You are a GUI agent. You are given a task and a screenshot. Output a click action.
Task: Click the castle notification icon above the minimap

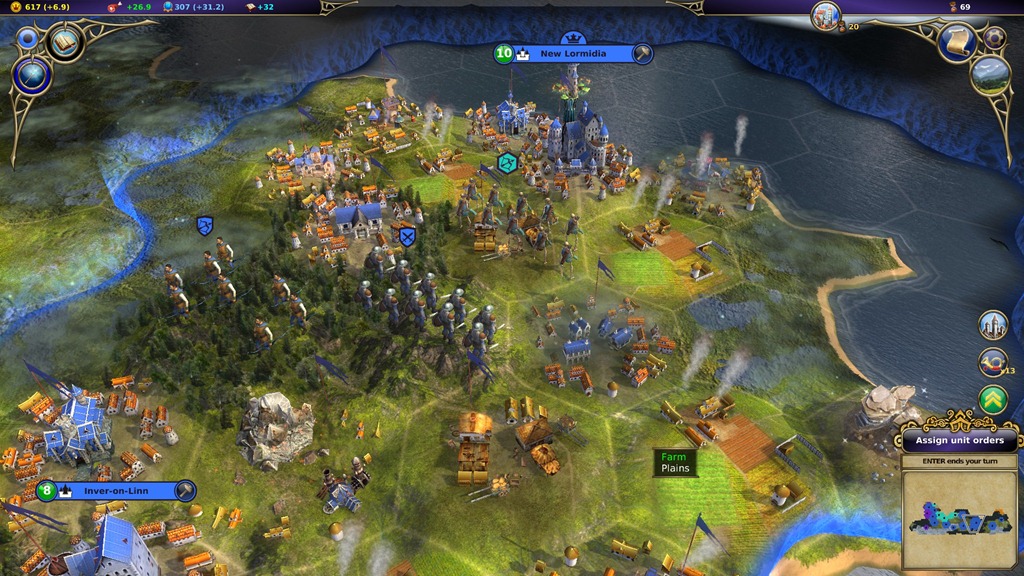992,325
